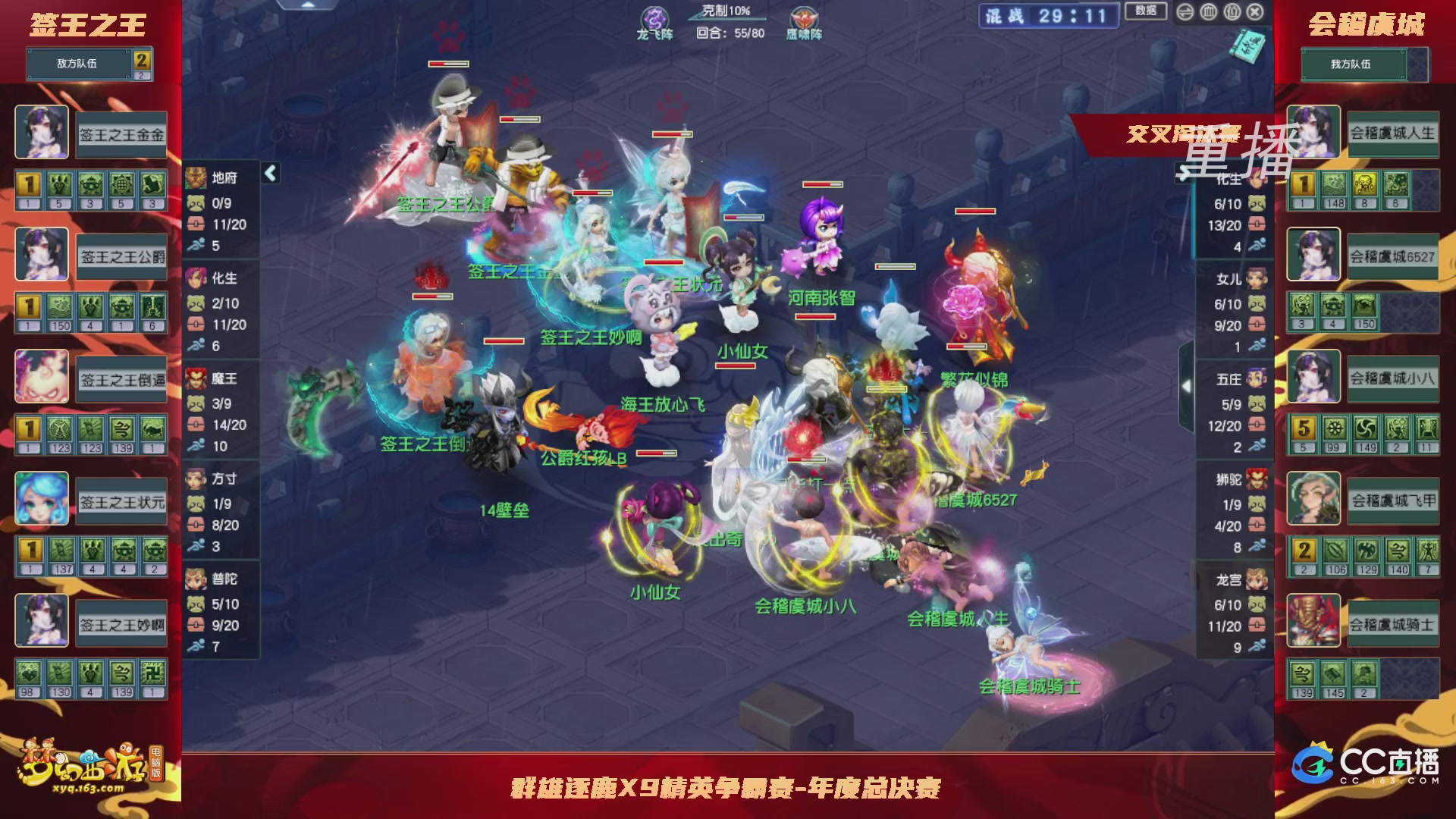Click the 普陀 faction icon

pyautogui.click(x=196, y=579)
